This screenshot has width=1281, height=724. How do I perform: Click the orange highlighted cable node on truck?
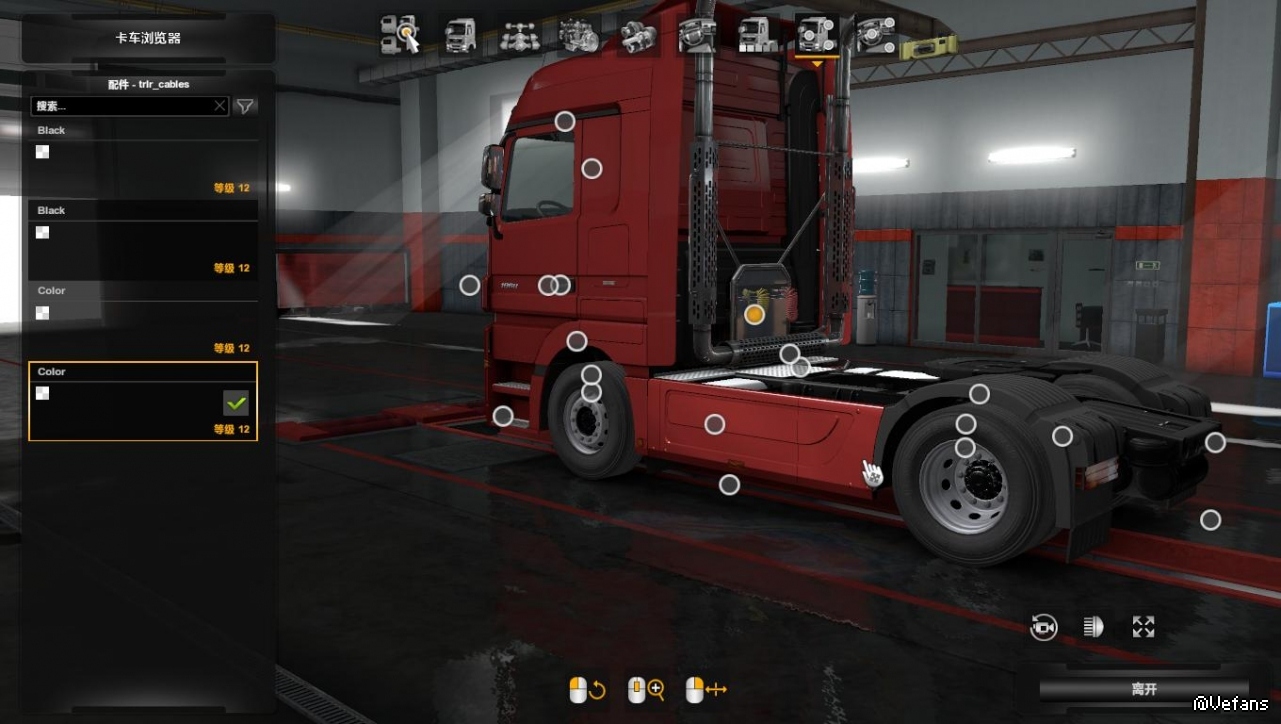pyautogui.click(x=754, y=314)
